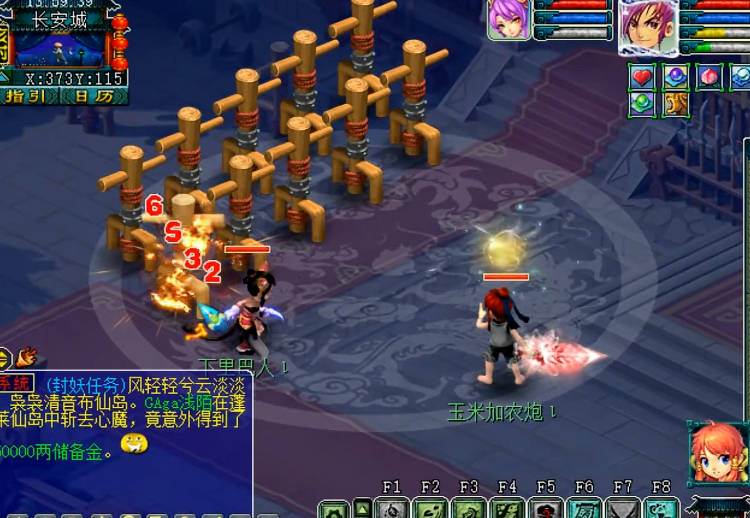Click the purple orb buff icon

[675, 77]
